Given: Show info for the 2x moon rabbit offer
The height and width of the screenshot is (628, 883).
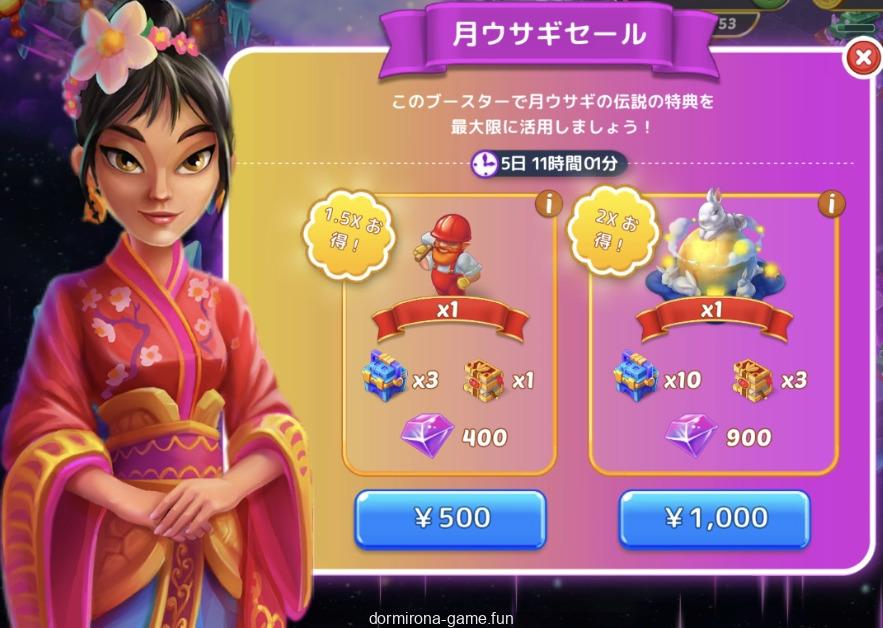Looking at the screenshot, I should (x=831, y=204).
